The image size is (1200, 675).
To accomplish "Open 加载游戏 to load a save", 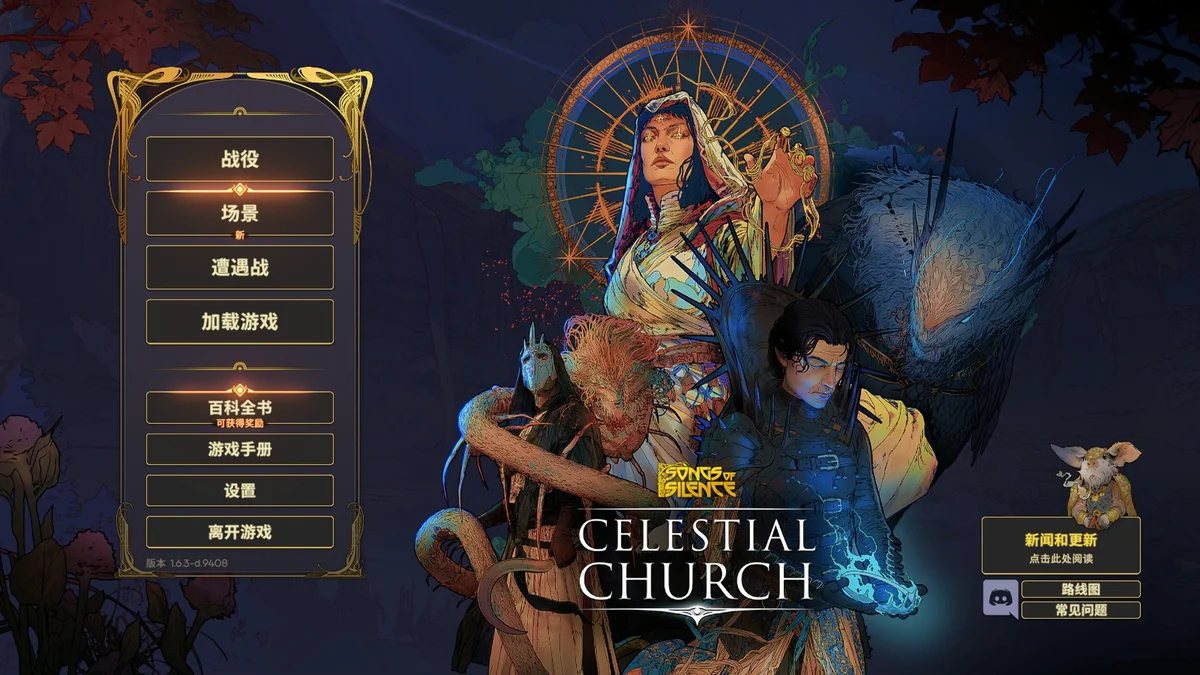I will pos(240,321).
